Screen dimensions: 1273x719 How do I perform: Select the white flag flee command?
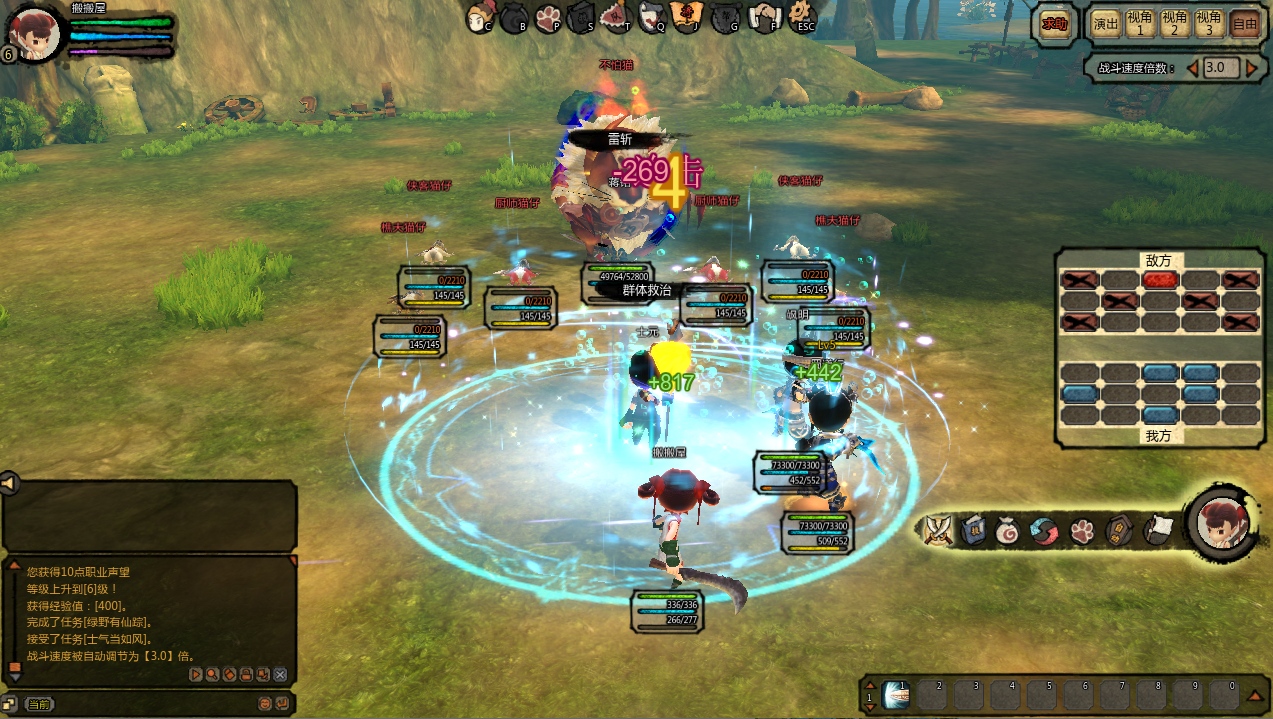pos(1156,530)
